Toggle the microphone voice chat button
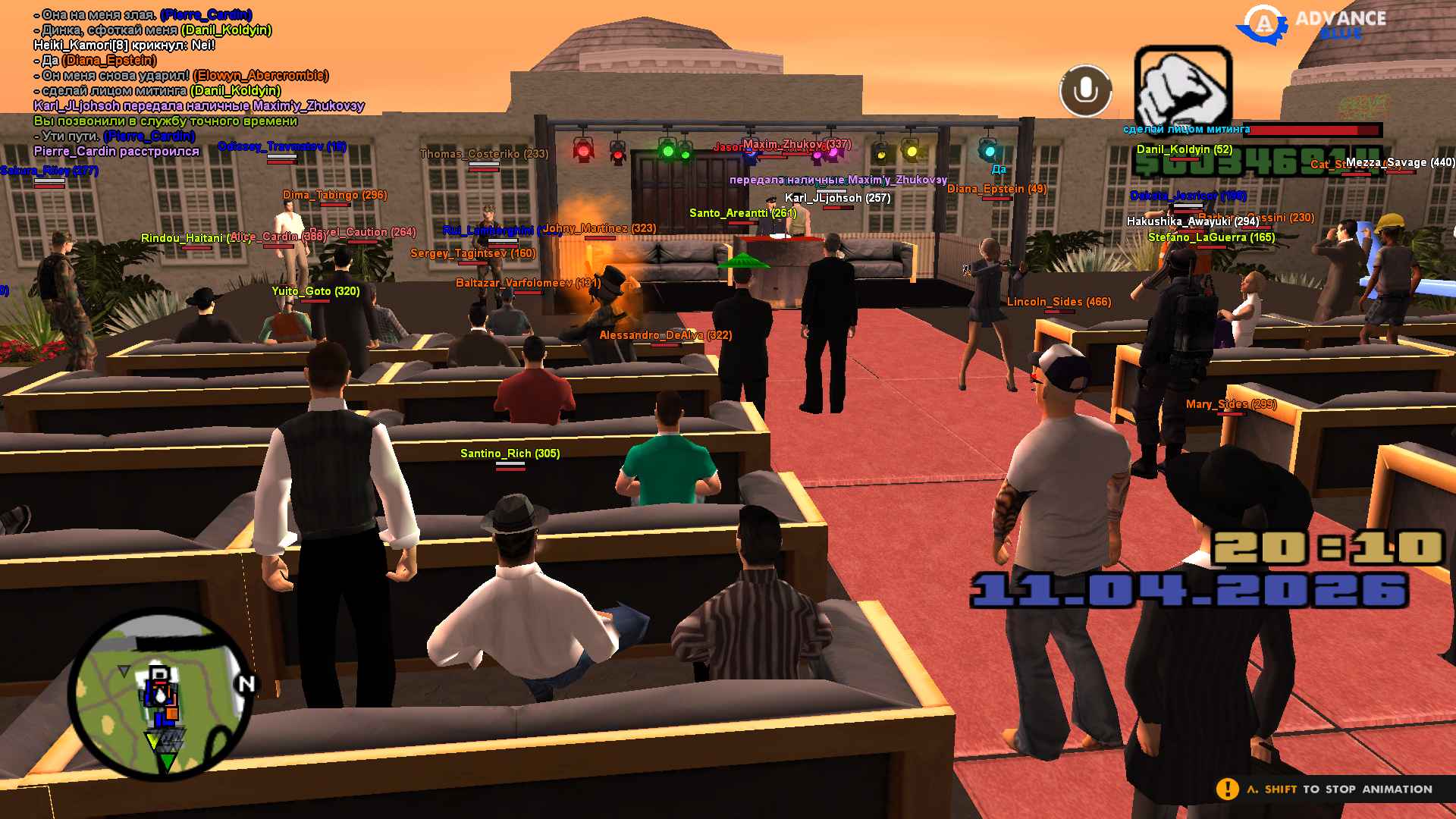Viewport: 1456px width, 819px height. coord(1085,91)
